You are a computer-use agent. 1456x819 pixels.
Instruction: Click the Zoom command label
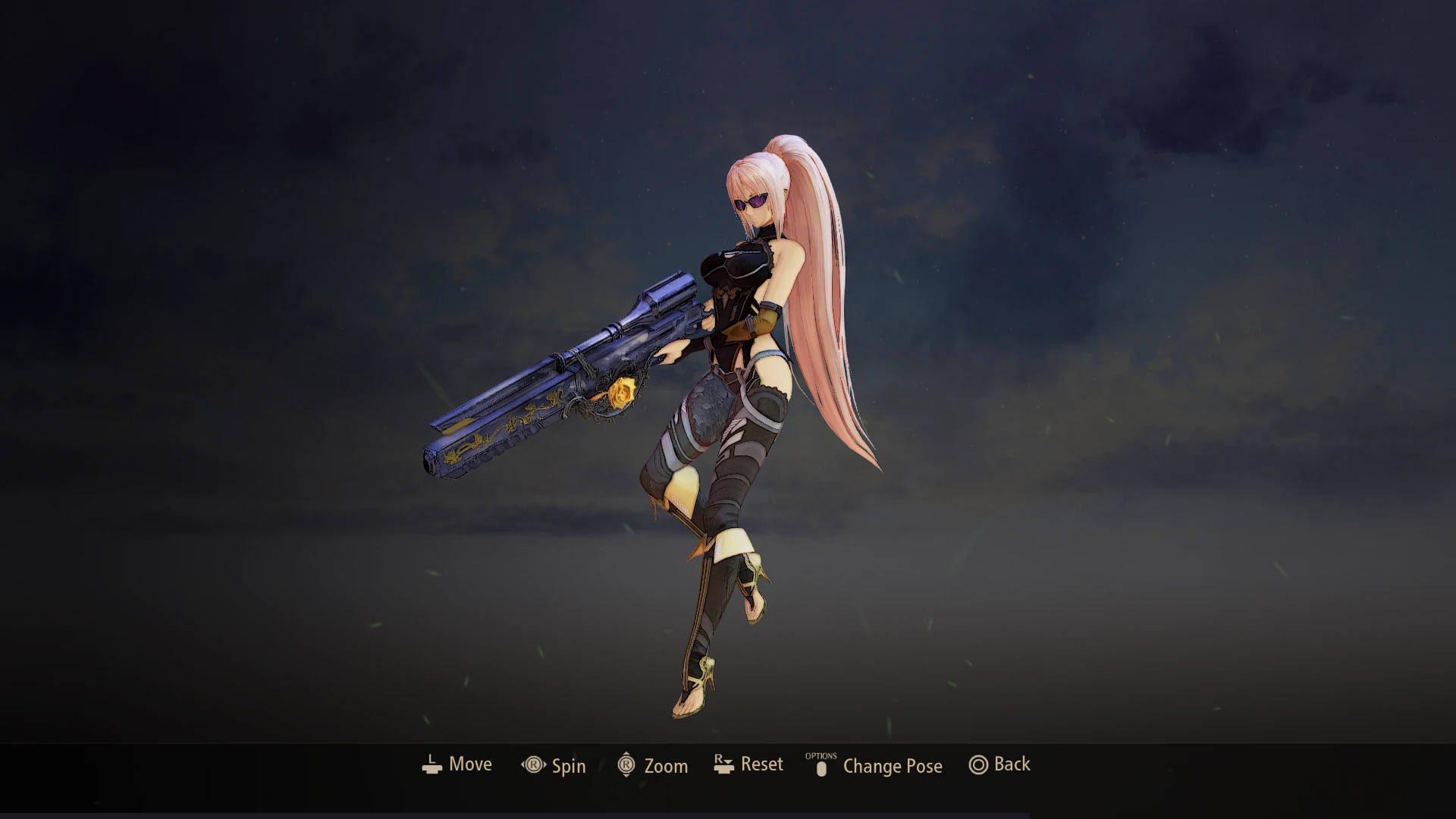667,766
